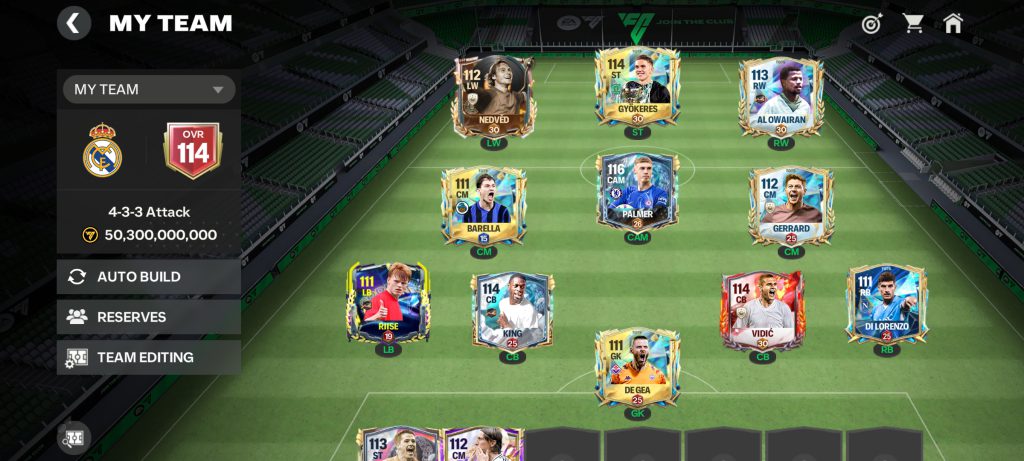This screenshot has height=461, width=1024.
Task: Select the Ritse LB card
Action: (388, 304)
